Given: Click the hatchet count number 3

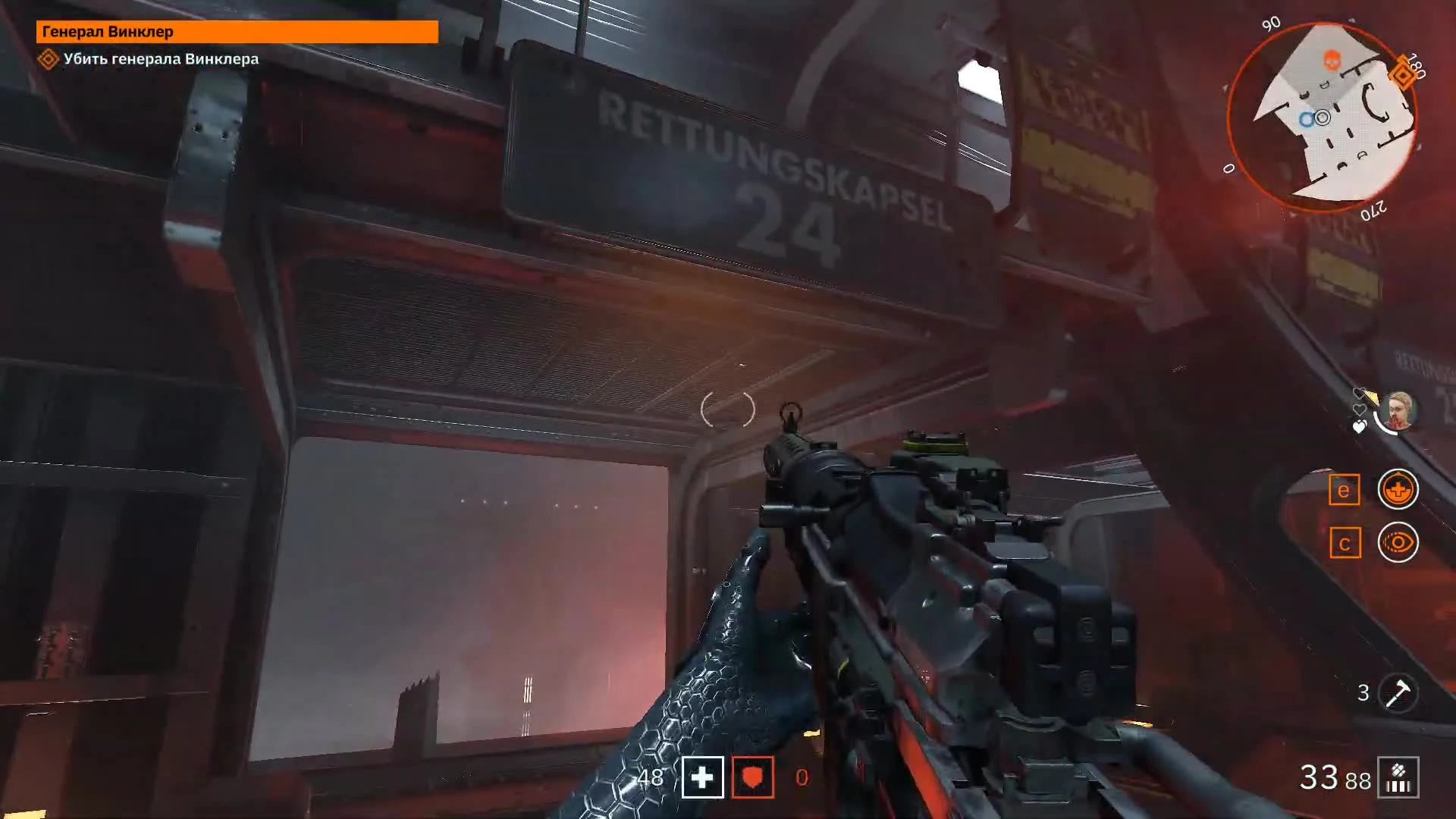Looking at the screenshot, I should point(1365,691).
